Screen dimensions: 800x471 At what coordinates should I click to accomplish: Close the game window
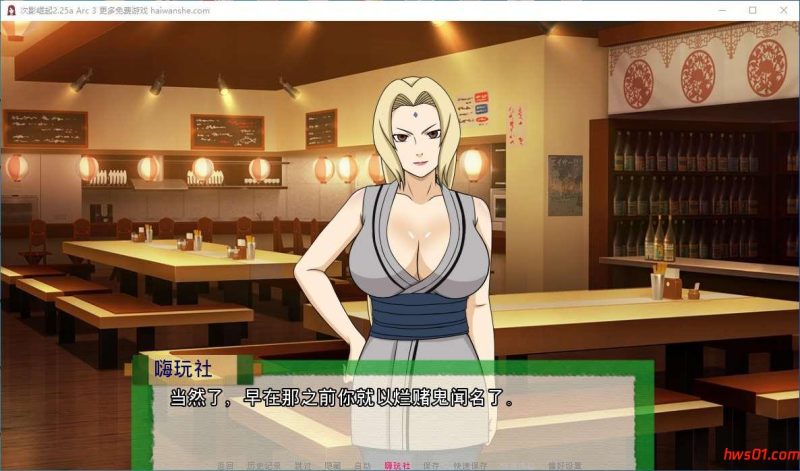click(781, 10)
